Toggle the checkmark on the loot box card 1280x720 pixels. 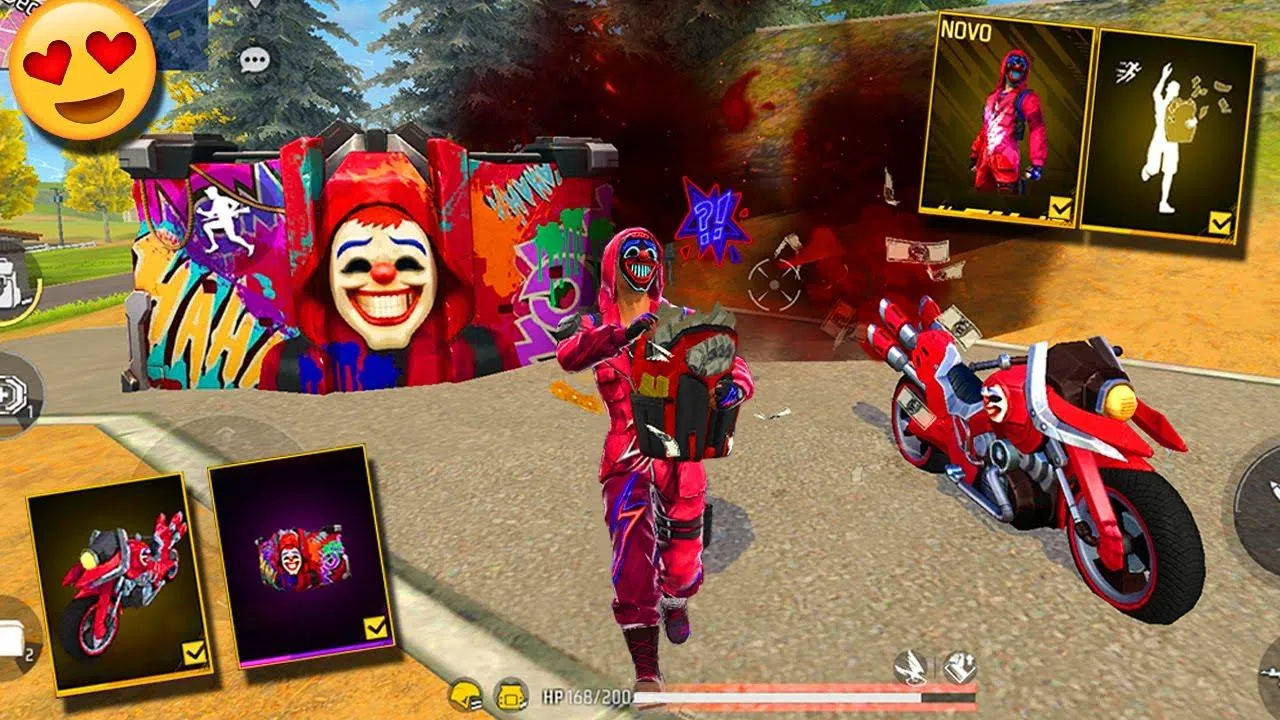pyautogui.click(x=375, y=628)
